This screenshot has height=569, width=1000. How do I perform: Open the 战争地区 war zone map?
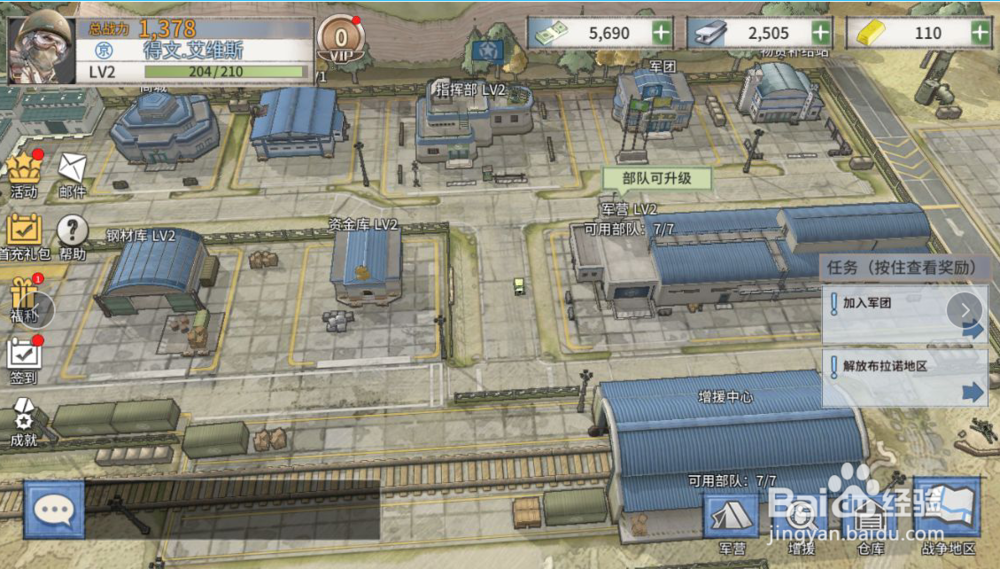(946, 521)
